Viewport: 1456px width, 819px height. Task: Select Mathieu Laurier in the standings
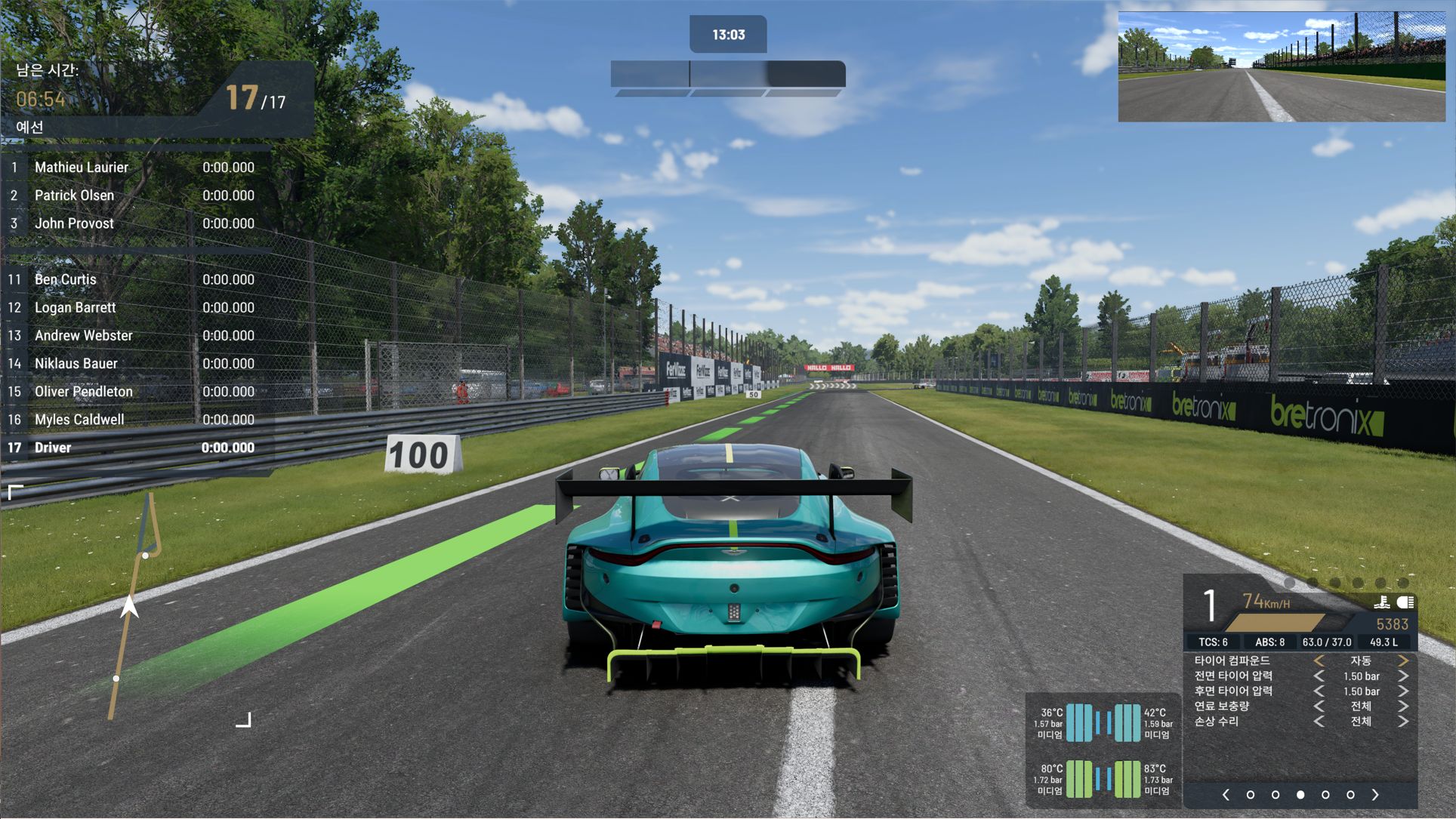pyautogui.click(x=82, y=168)
